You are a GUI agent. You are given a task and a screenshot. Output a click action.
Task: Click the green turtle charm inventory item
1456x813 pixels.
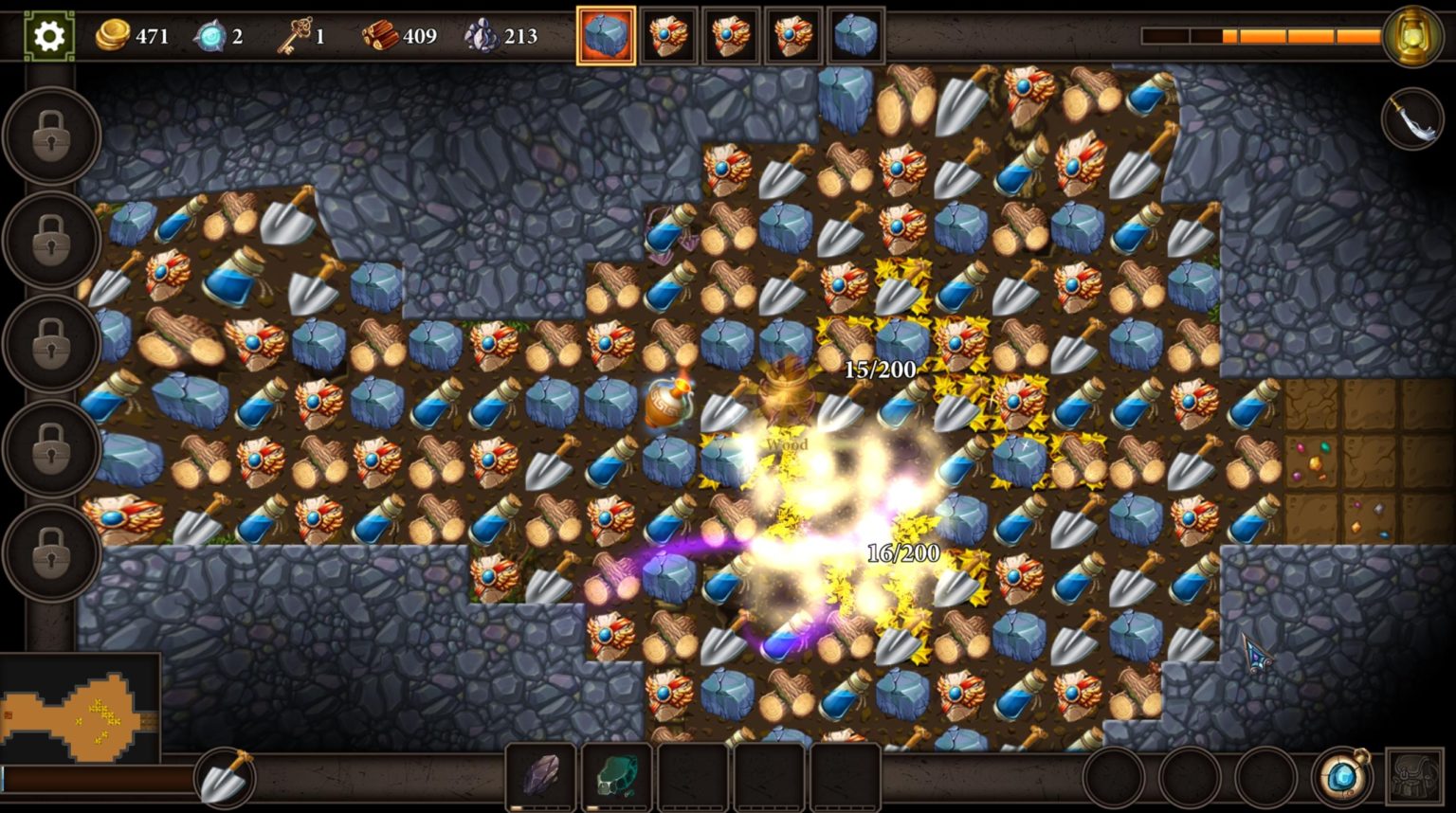(617, 775)
